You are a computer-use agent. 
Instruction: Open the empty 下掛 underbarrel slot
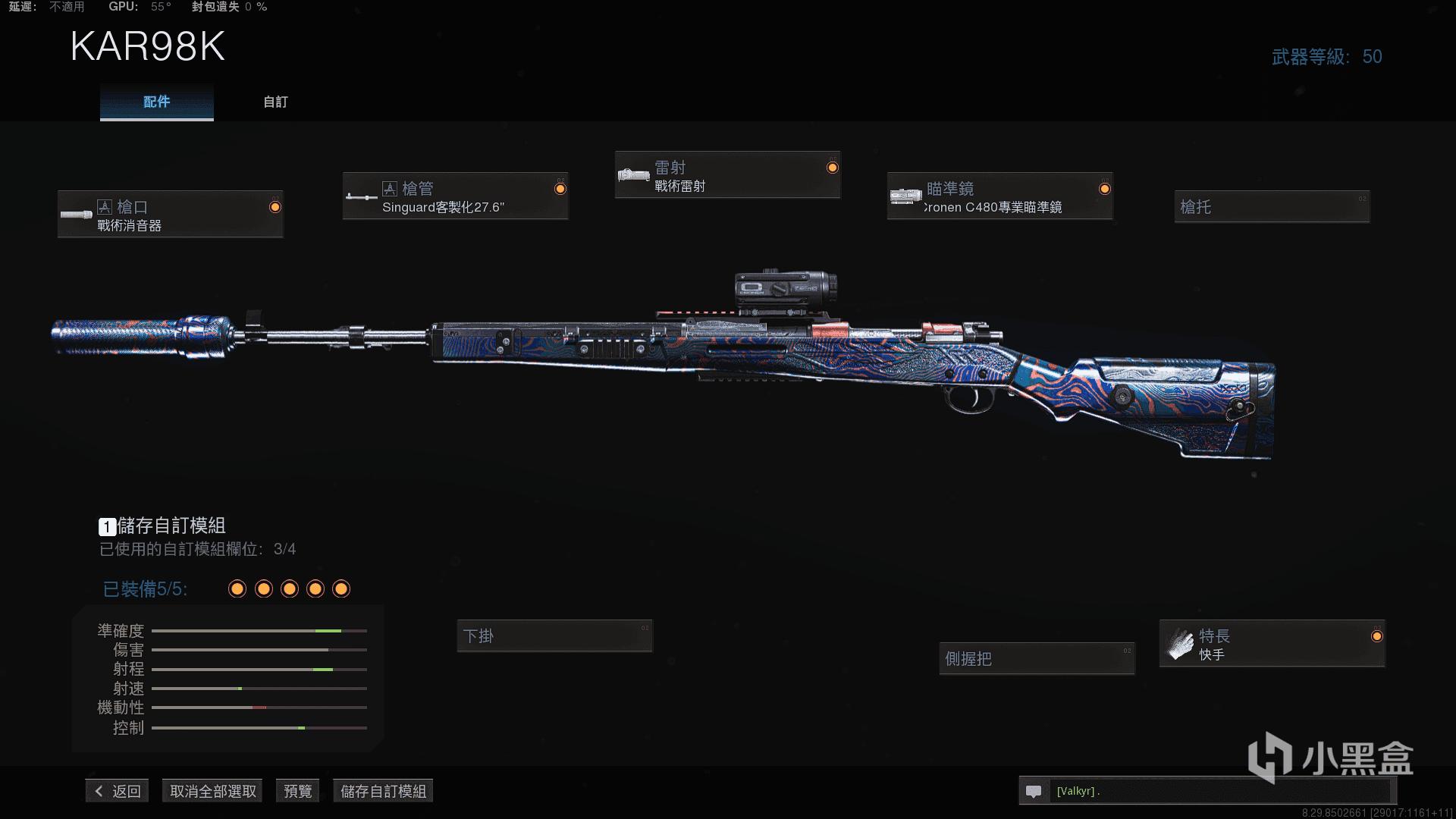[554, 636]
